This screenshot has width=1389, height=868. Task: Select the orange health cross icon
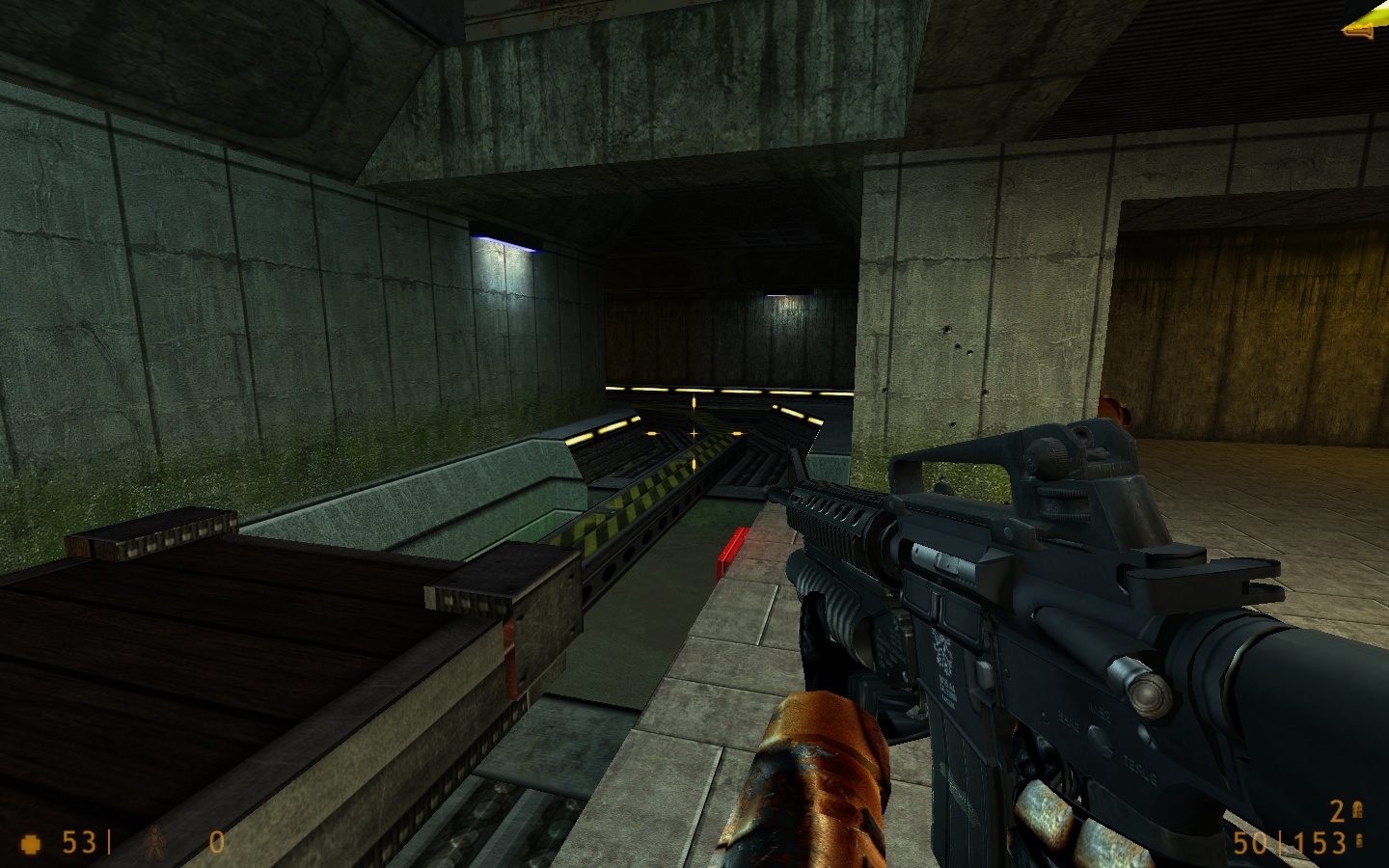pos(32,843)
